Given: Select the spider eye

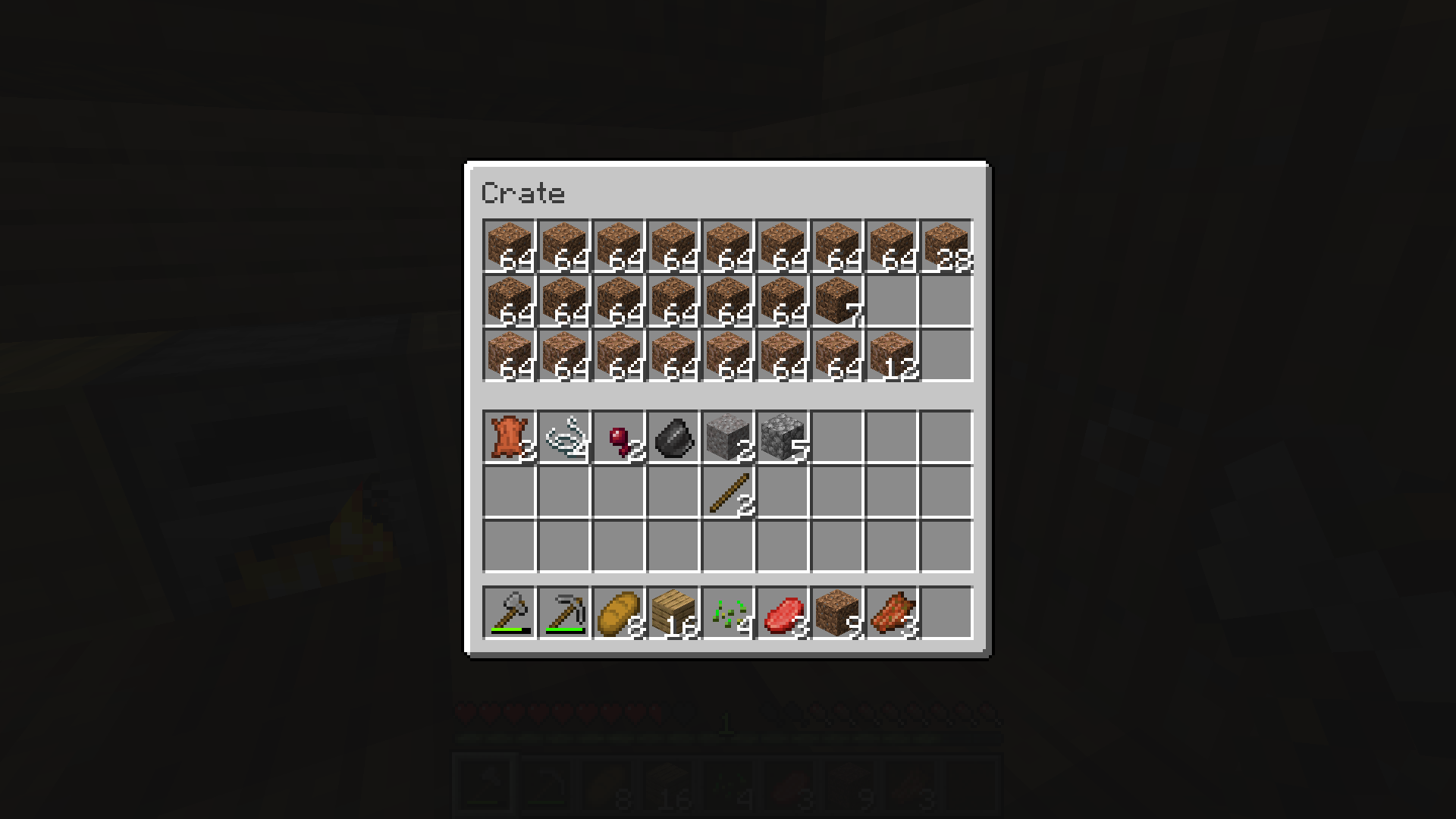Looking at the screenshot, I should (x=619, y=438).
